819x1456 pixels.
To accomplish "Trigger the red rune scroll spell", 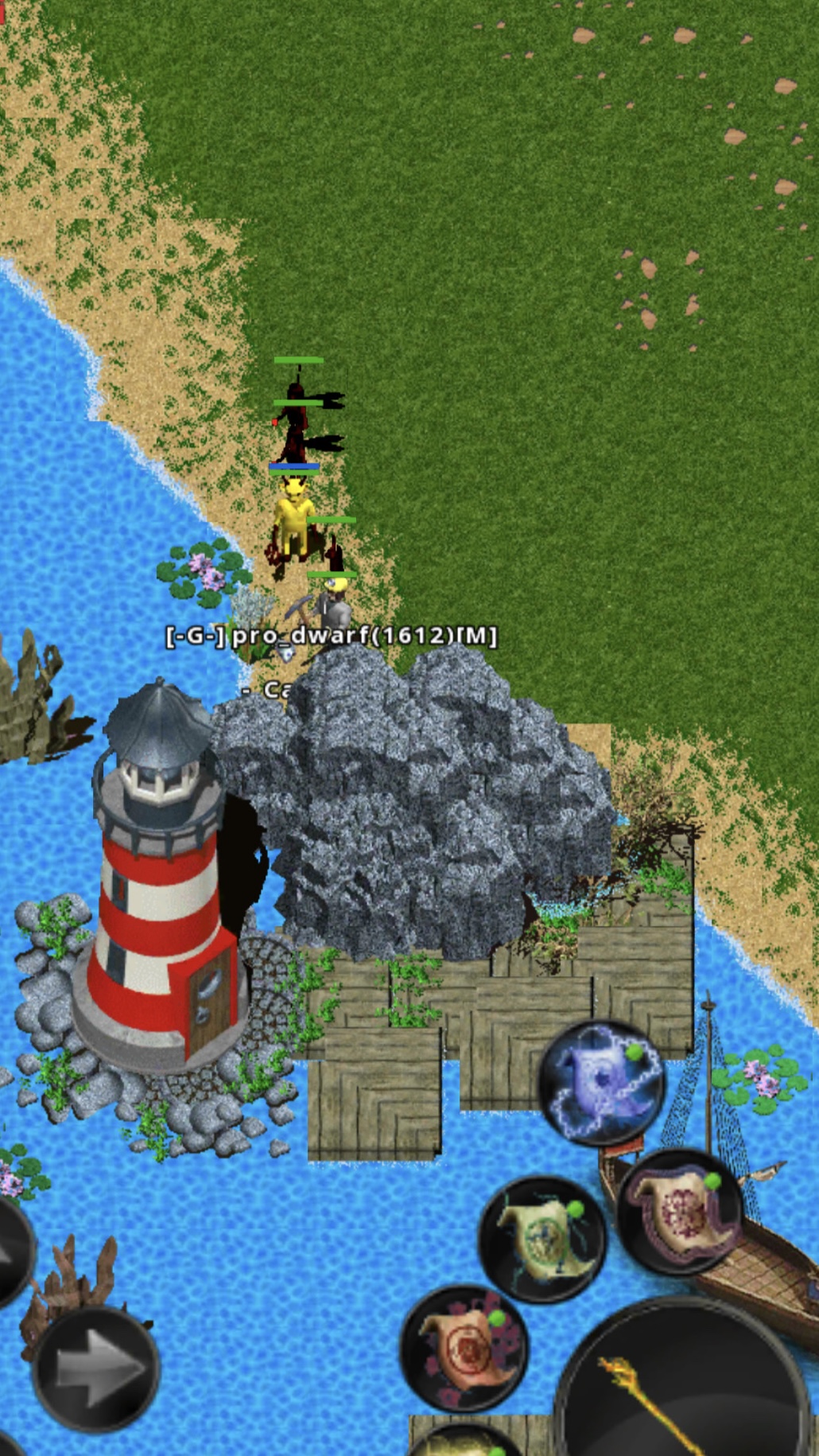I will point(464,1347).
